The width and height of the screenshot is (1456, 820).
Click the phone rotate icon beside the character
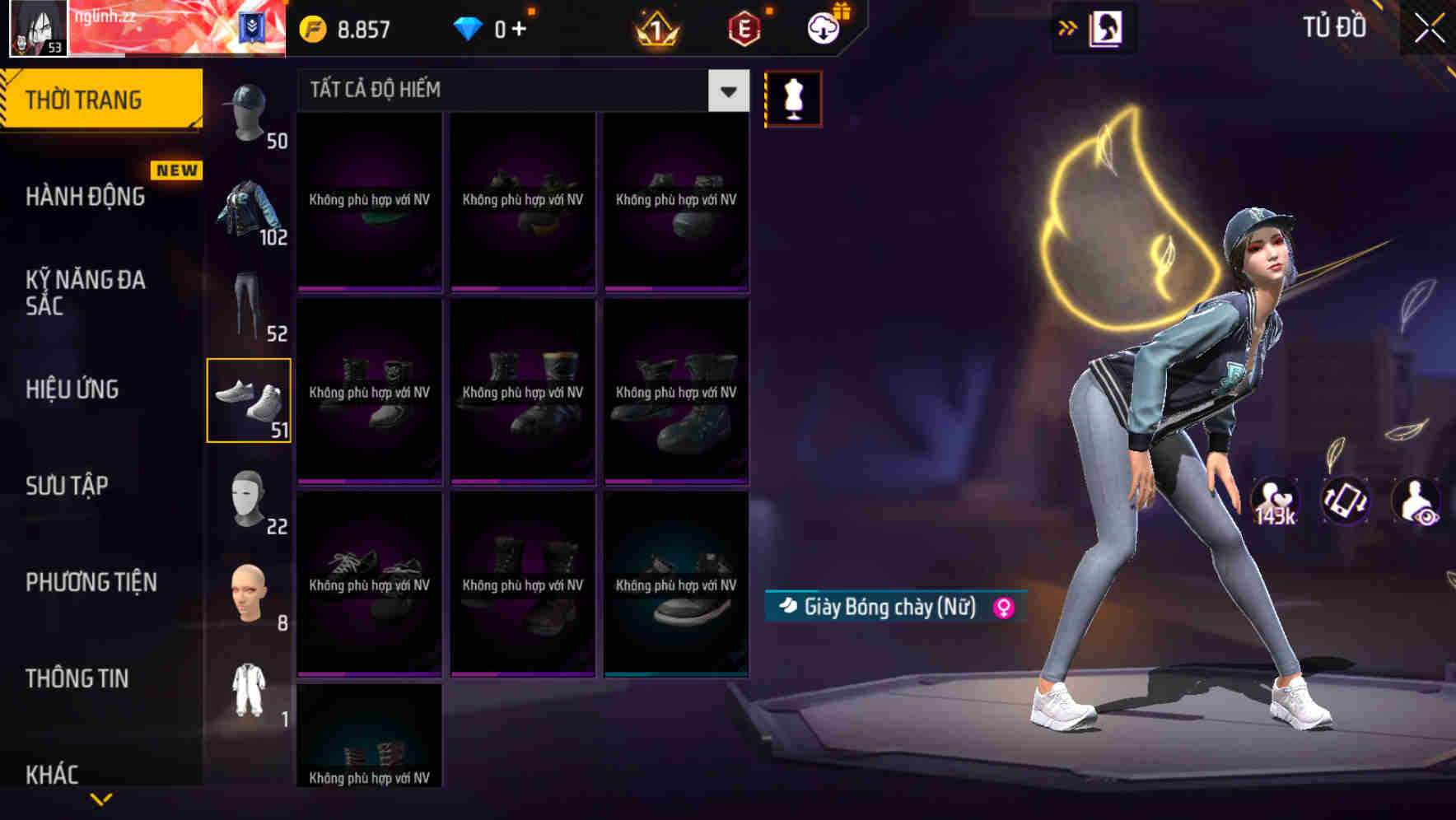[1345, 502]
